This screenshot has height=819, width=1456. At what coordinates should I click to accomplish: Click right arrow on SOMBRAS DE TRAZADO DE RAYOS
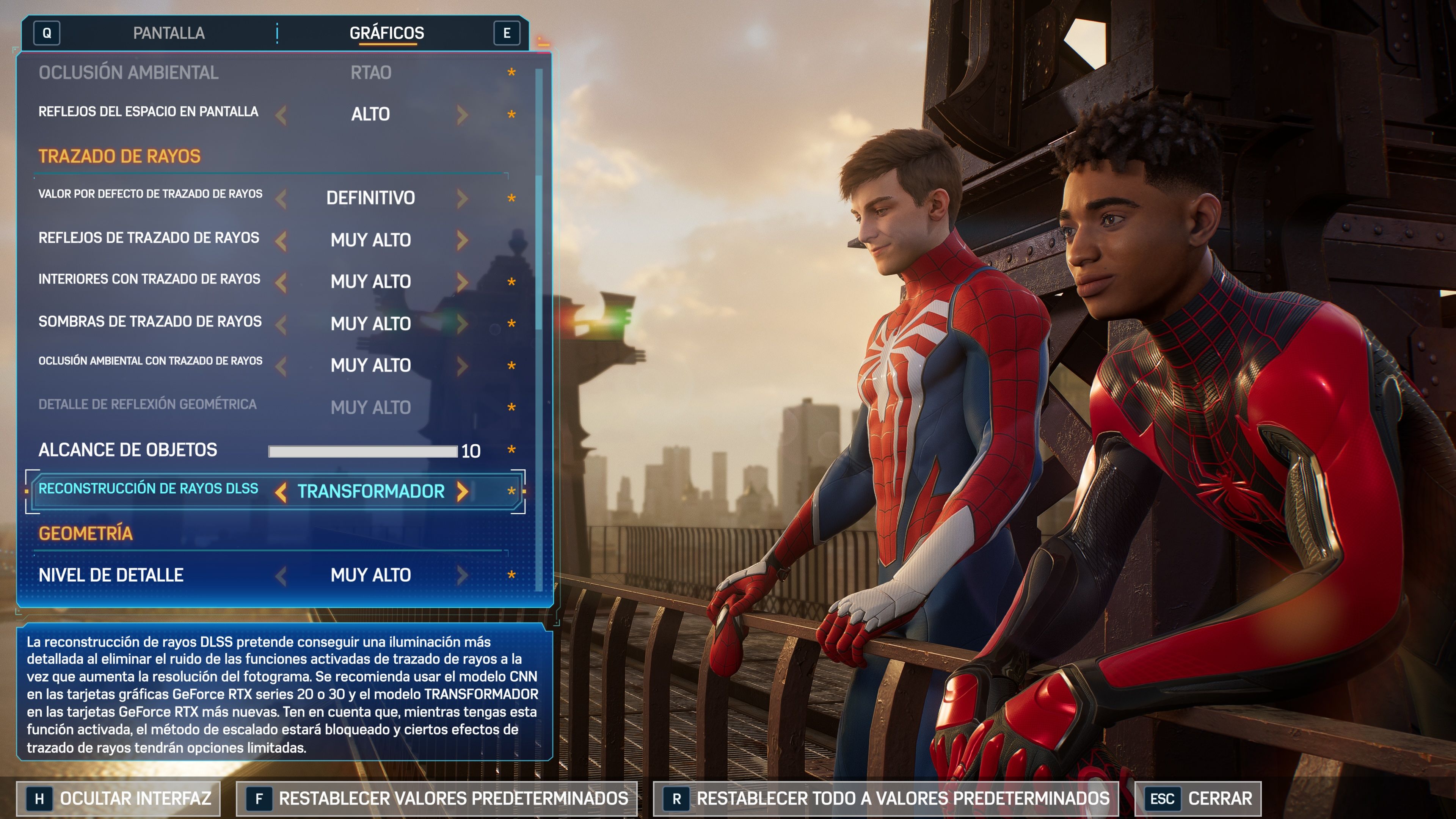click(462, 323)
